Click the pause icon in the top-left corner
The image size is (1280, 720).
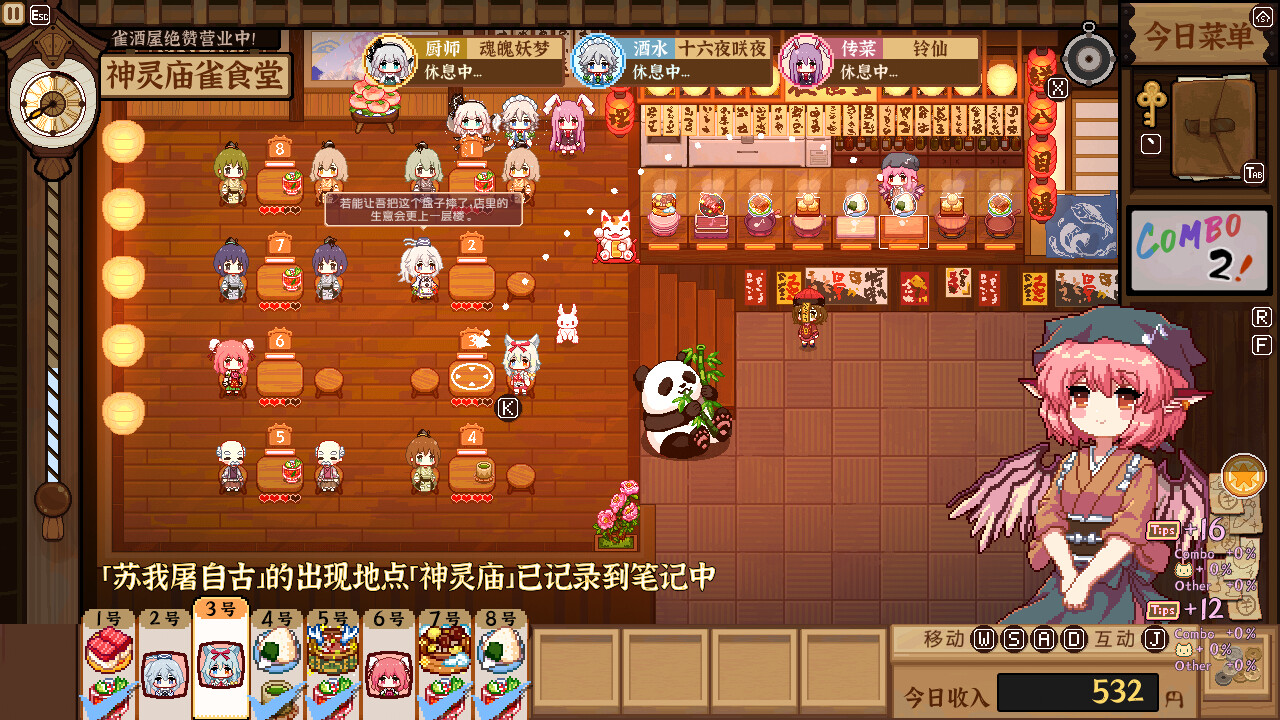coord(15,14)
